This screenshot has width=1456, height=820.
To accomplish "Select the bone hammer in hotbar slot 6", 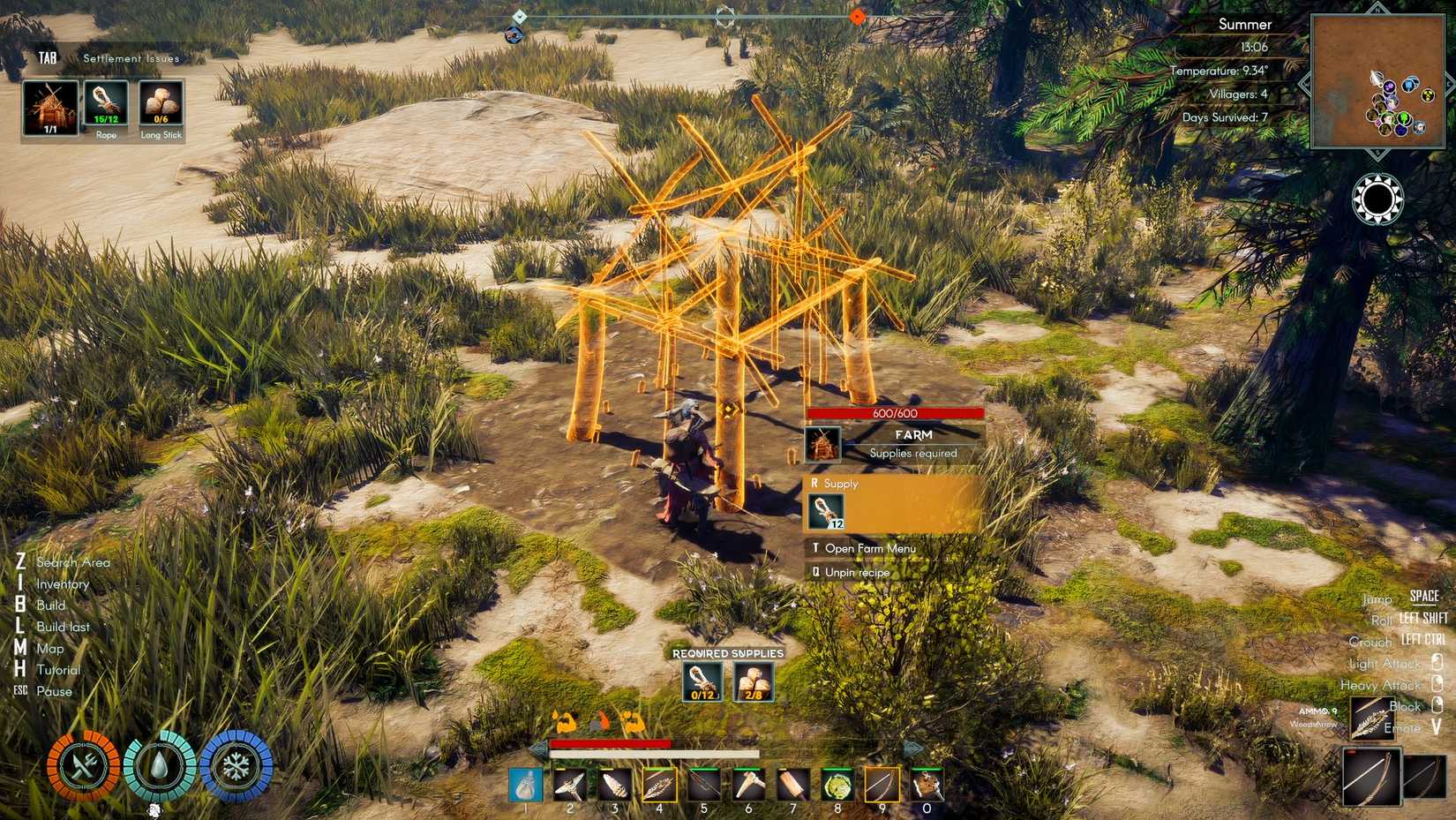I will [x=748, y=784].
